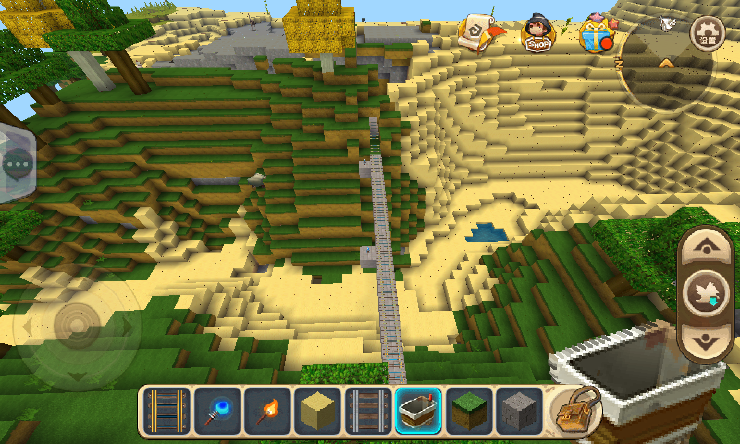The height and width of the screenshot is (444, 740).
Task: Select the torch in the hotbar
Action: click(267, 410)
